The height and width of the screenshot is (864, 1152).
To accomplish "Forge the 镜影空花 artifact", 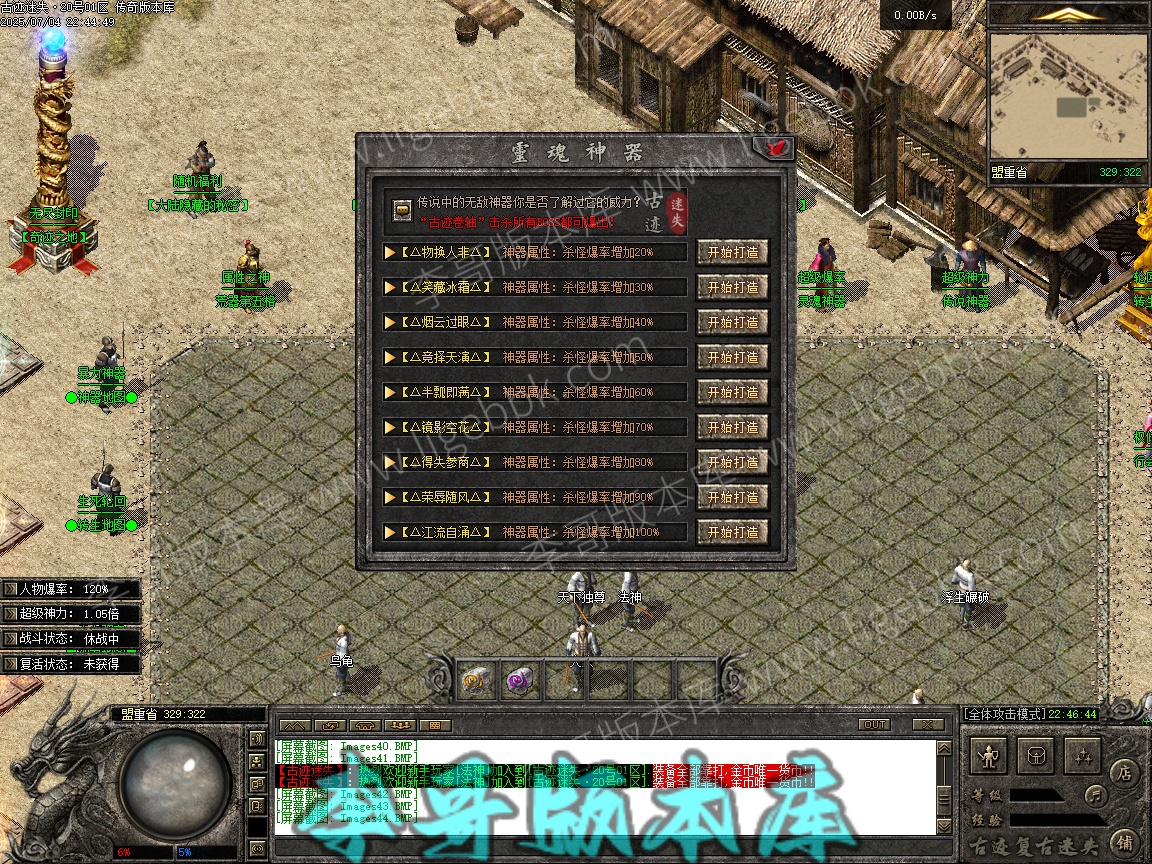I will [732, 427].
